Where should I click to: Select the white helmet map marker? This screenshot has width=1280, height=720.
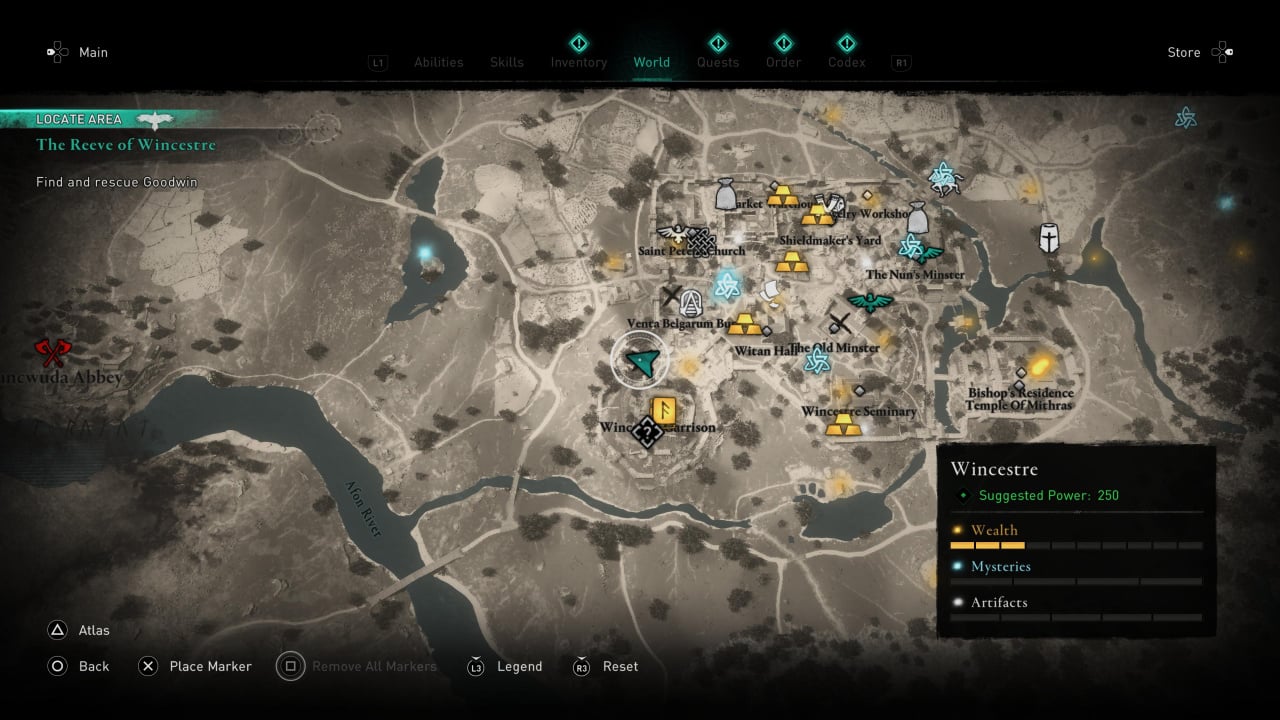click(x=1048, y=237)
